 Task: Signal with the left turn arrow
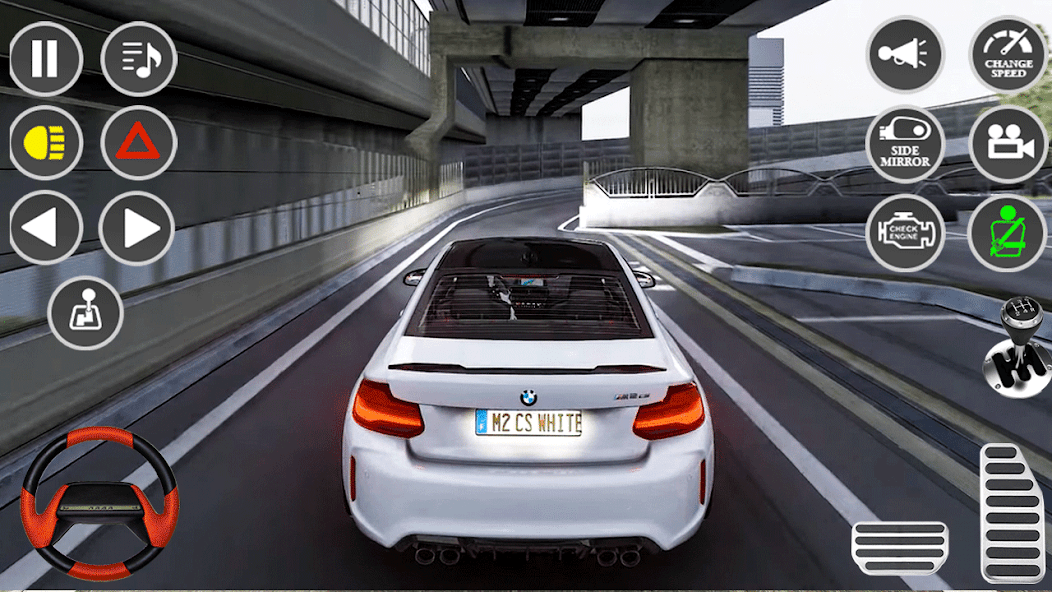click(45, 228)
